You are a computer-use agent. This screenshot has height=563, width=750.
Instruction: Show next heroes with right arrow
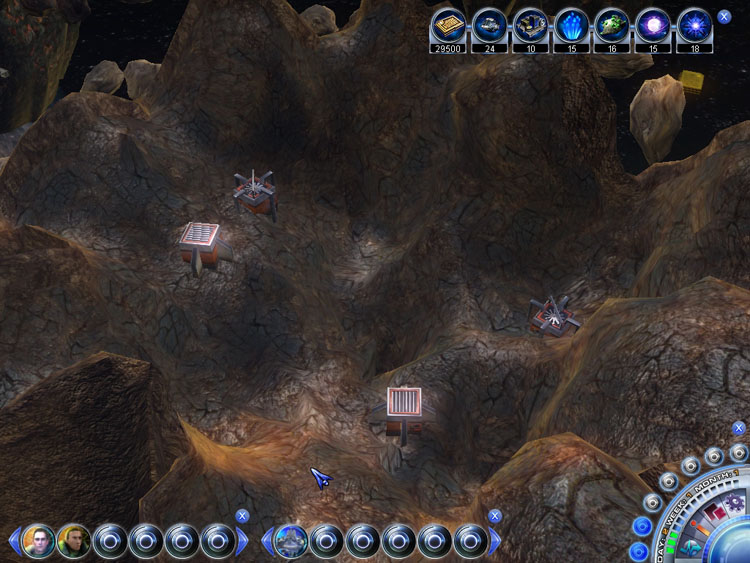[243, 542]
